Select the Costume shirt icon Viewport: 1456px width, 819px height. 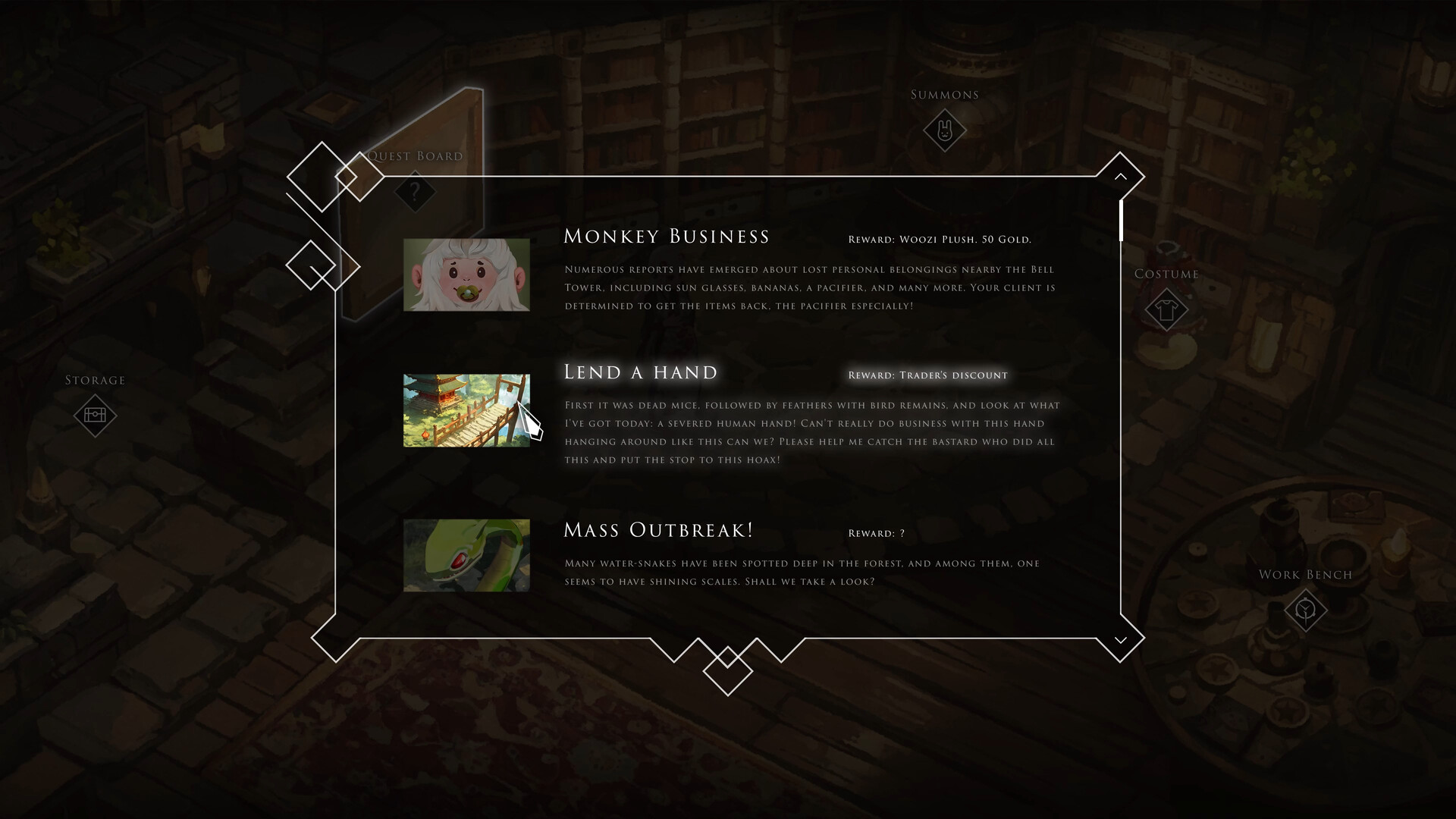coord(1166,309)
